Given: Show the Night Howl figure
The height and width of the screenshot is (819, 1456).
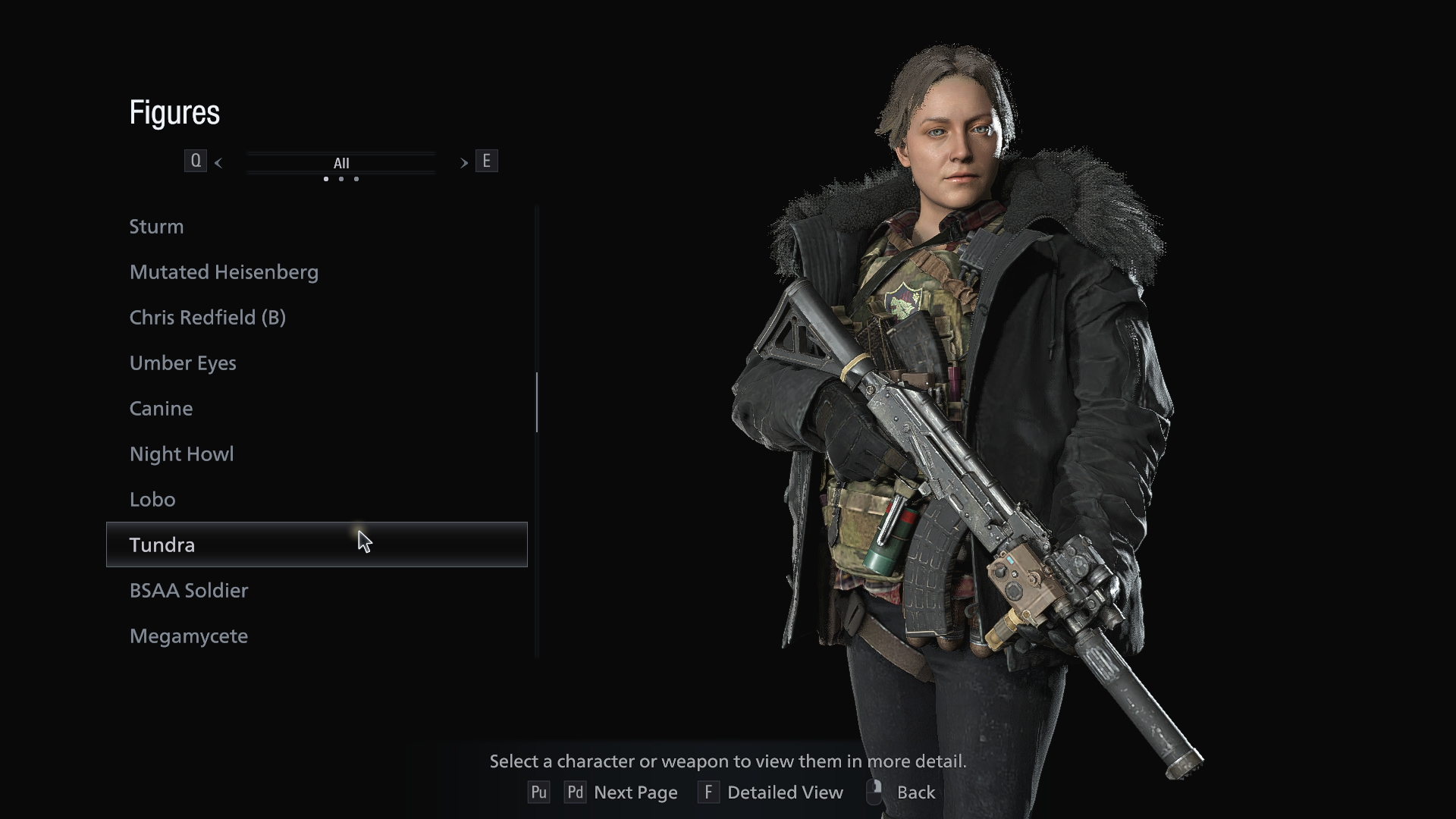Looking at the screenshot, I should 181,454.
